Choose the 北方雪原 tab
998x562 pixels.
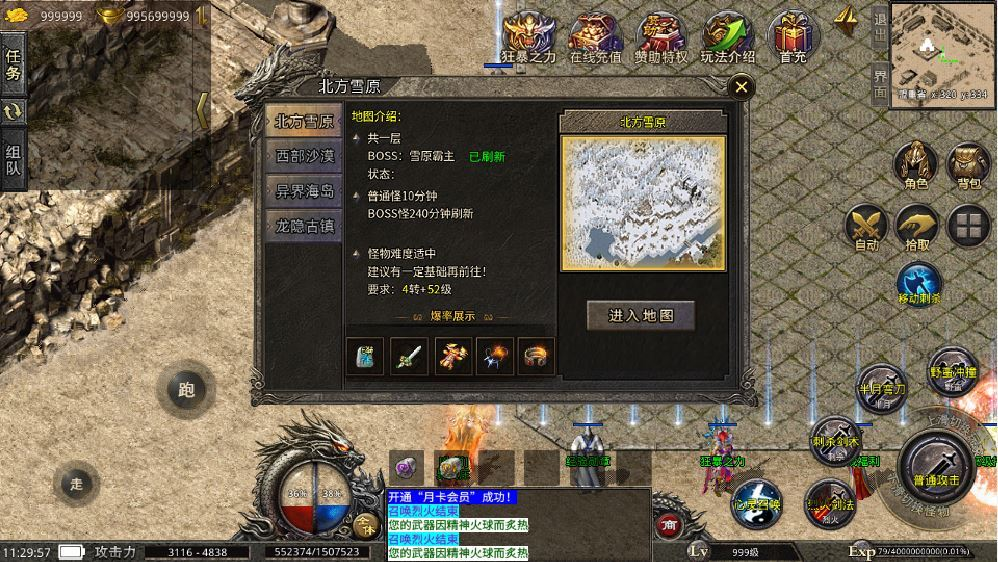(305, 120)
